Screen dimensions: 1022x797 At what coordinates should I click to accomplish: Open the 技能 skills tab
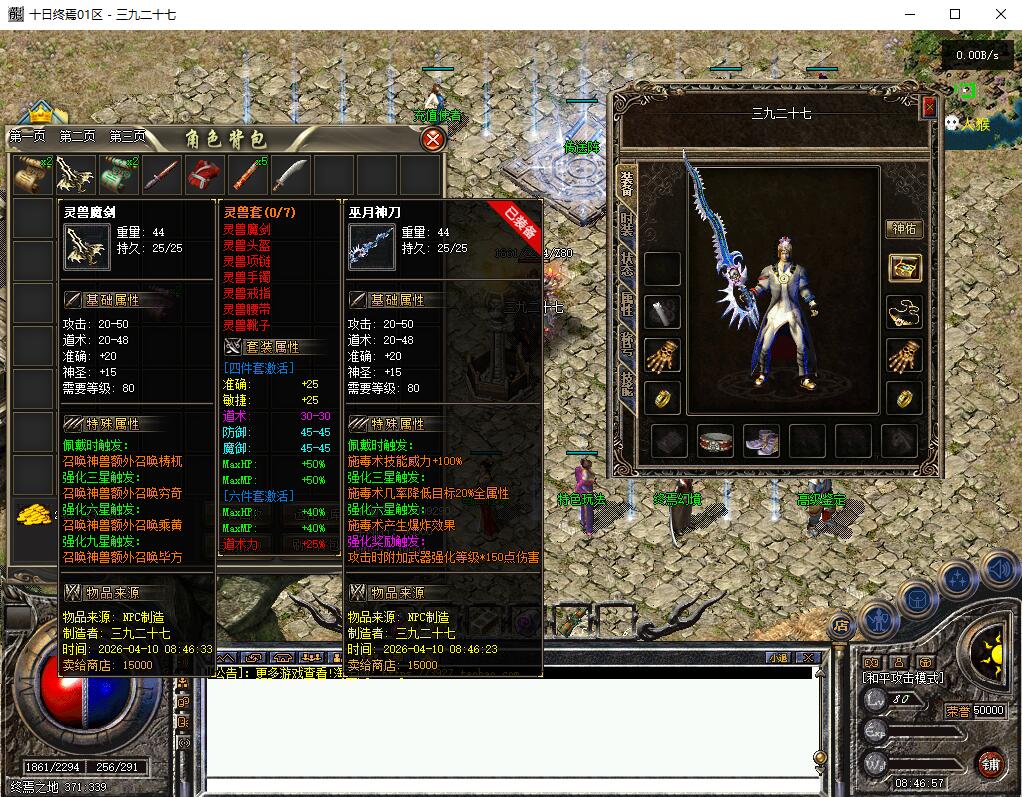627,380
